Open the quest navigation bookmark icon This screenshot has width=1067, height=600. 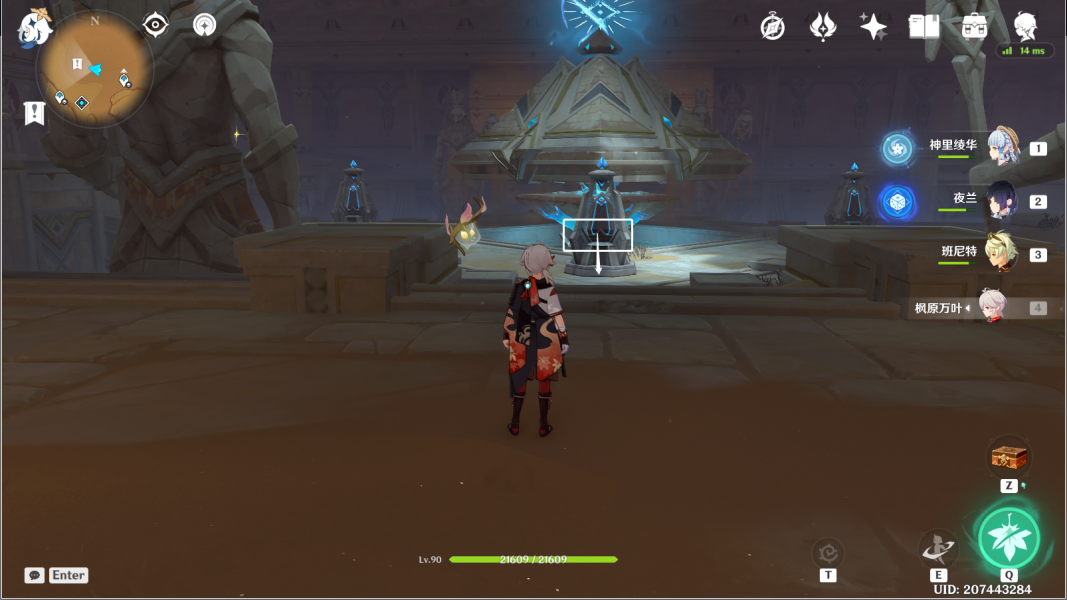(x=35, y=112)
